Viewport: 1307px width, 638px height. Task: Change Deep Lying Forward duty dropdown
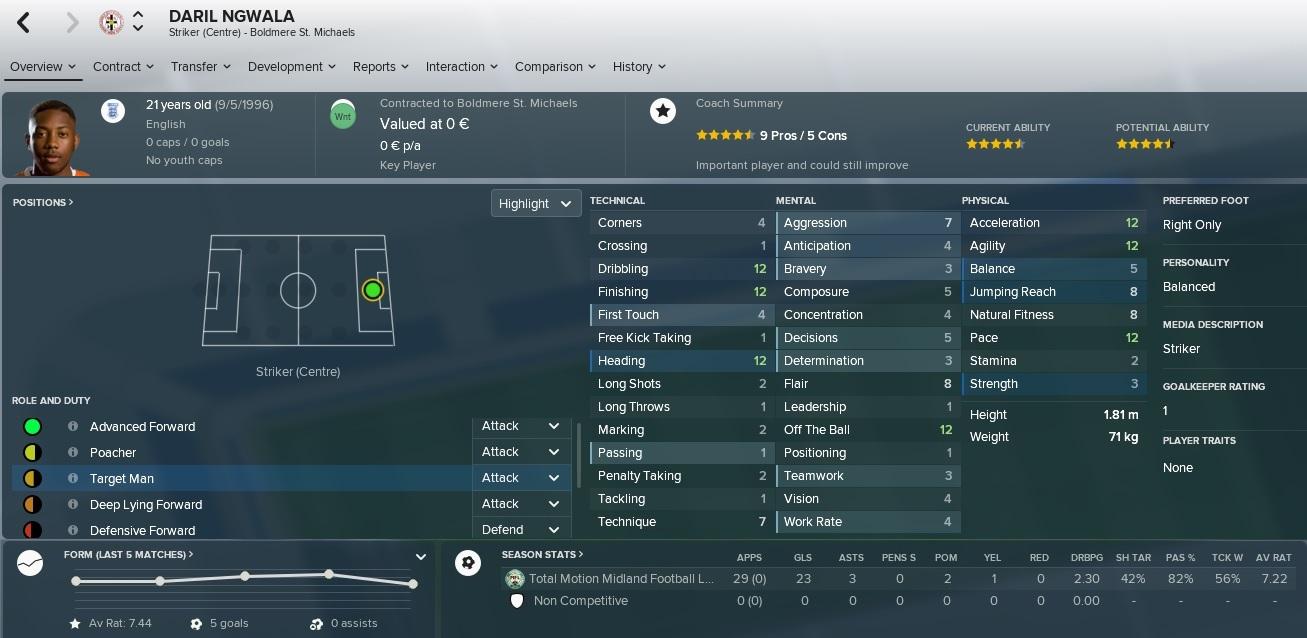tap(520, 504)
